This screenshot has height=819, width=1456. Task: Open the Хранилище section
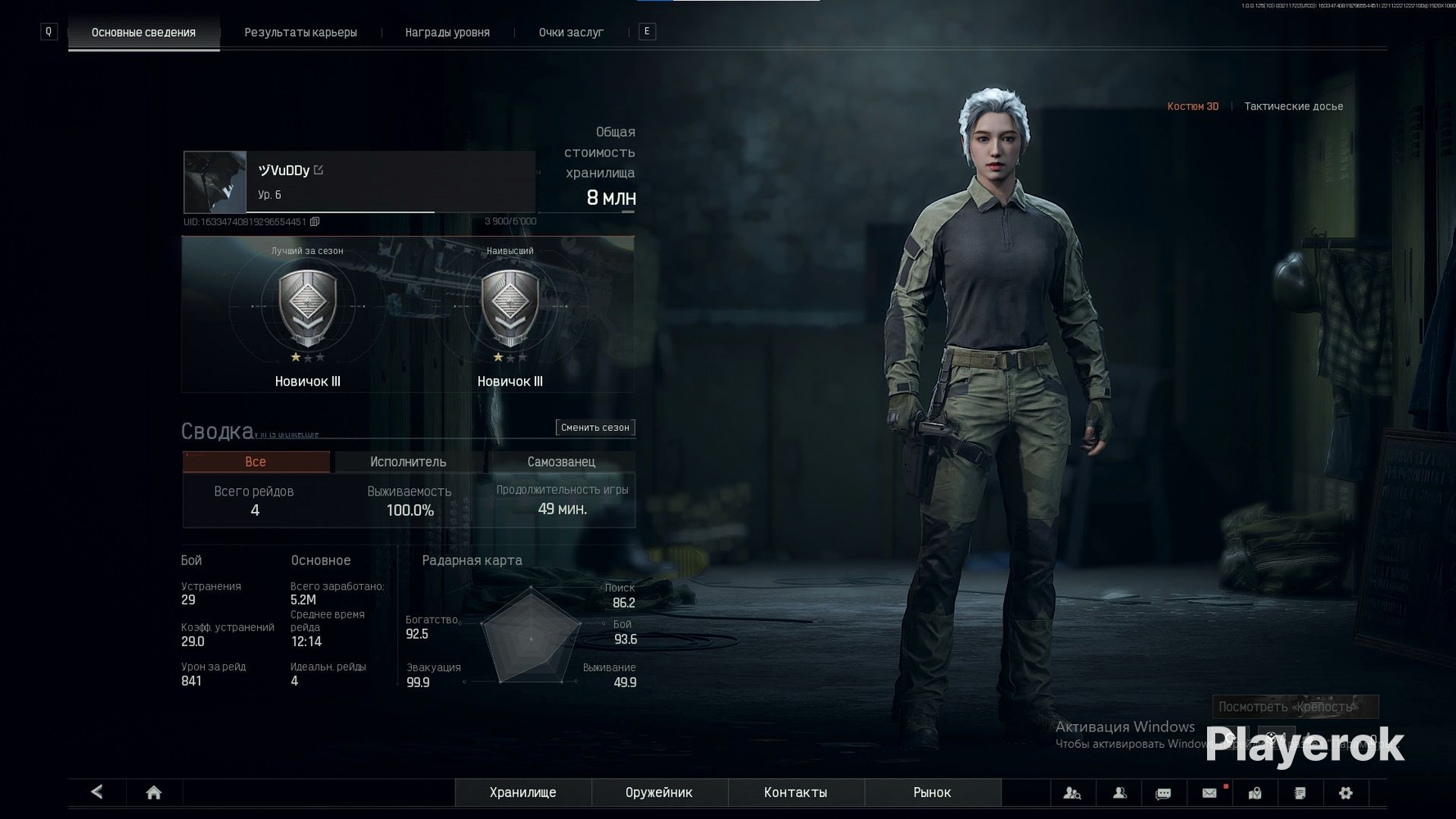(522, 793)
